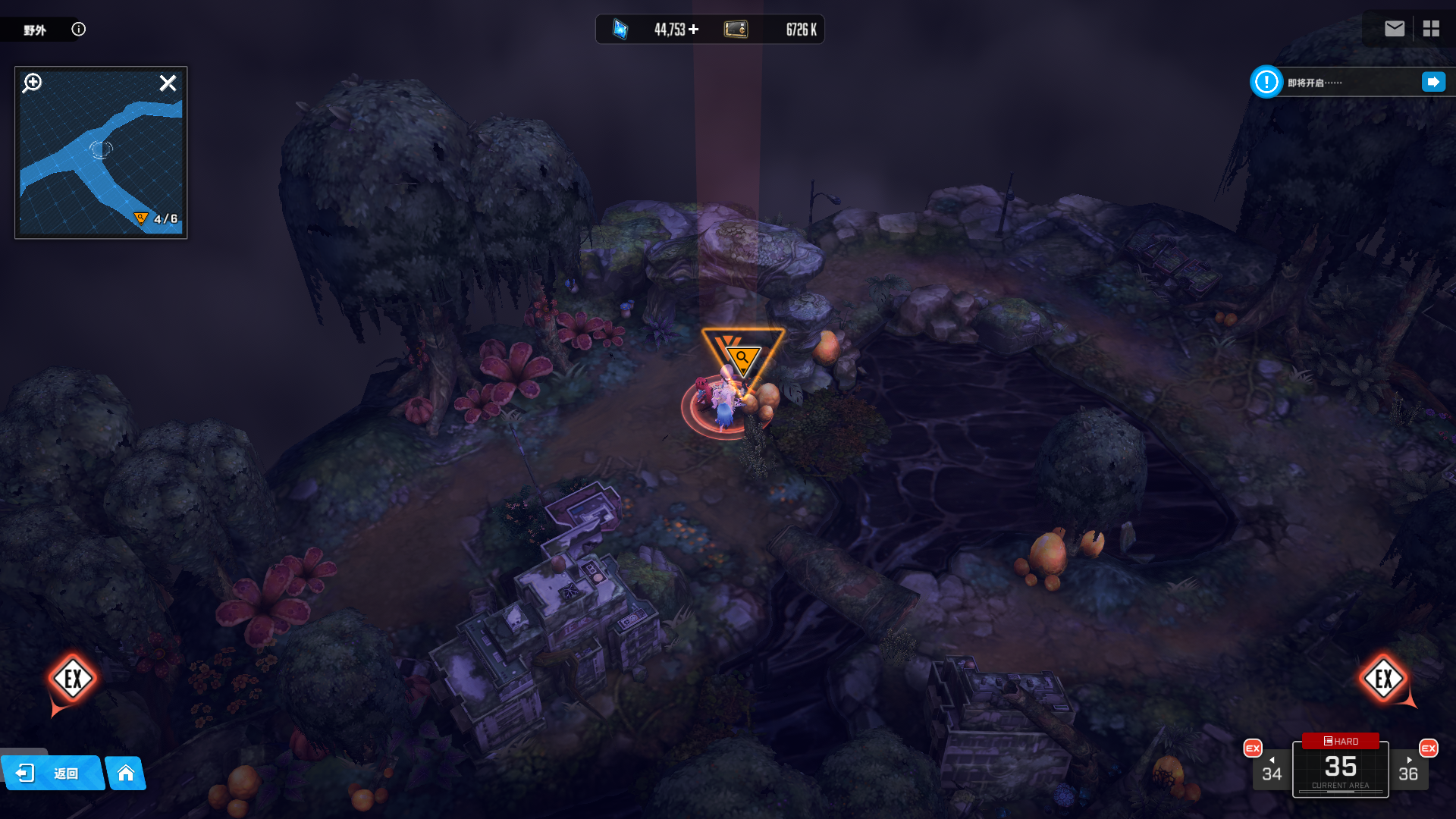Return using the 返回 button
The height and width of the screenshot is (819, 1456).
click(52, 773)
